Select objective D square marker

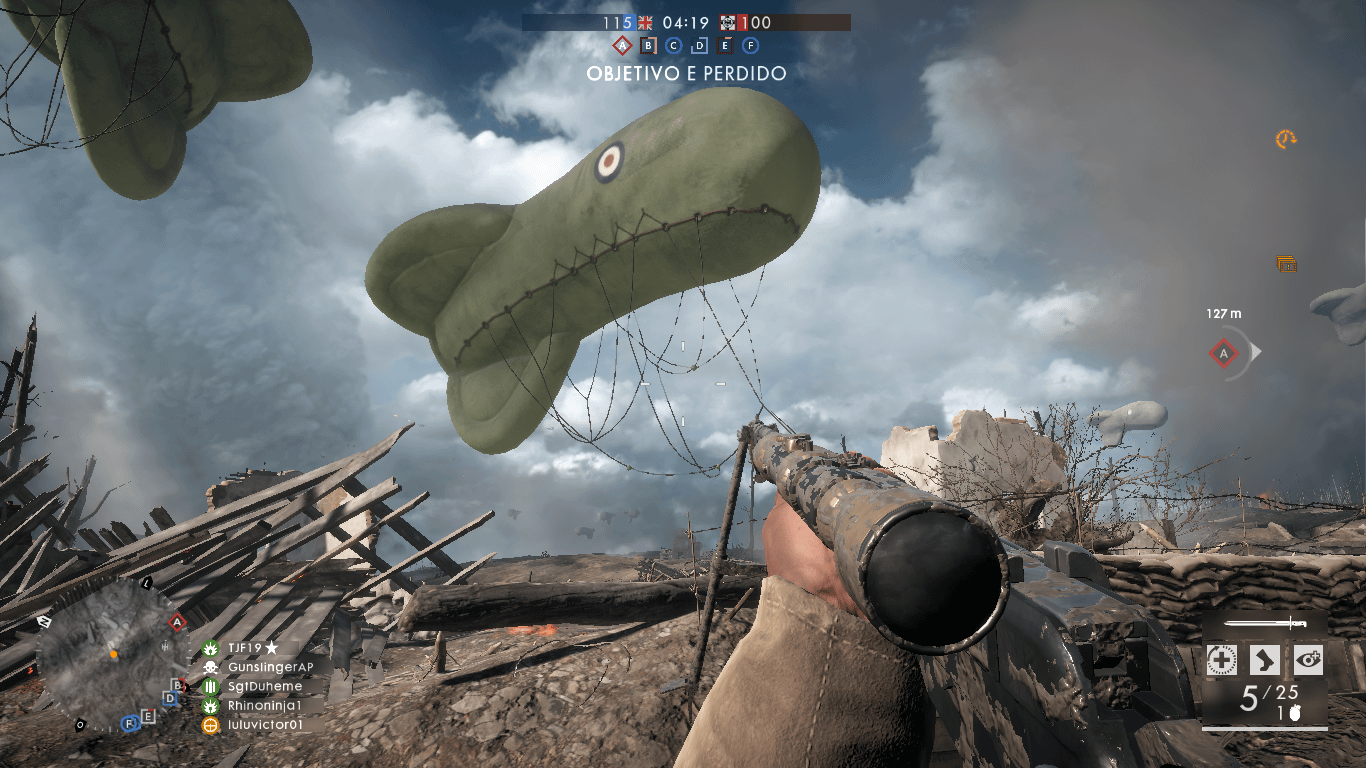(x=699, y=45)
